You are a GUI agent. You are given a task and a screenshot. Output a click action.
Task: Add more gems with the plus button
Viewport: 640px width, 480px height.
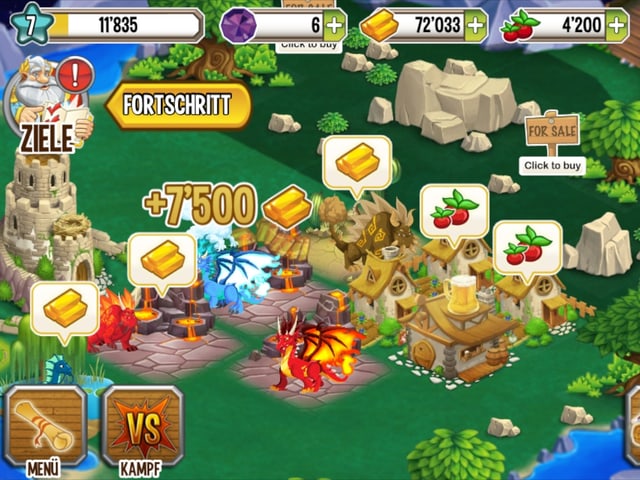[x=335, y=24]
